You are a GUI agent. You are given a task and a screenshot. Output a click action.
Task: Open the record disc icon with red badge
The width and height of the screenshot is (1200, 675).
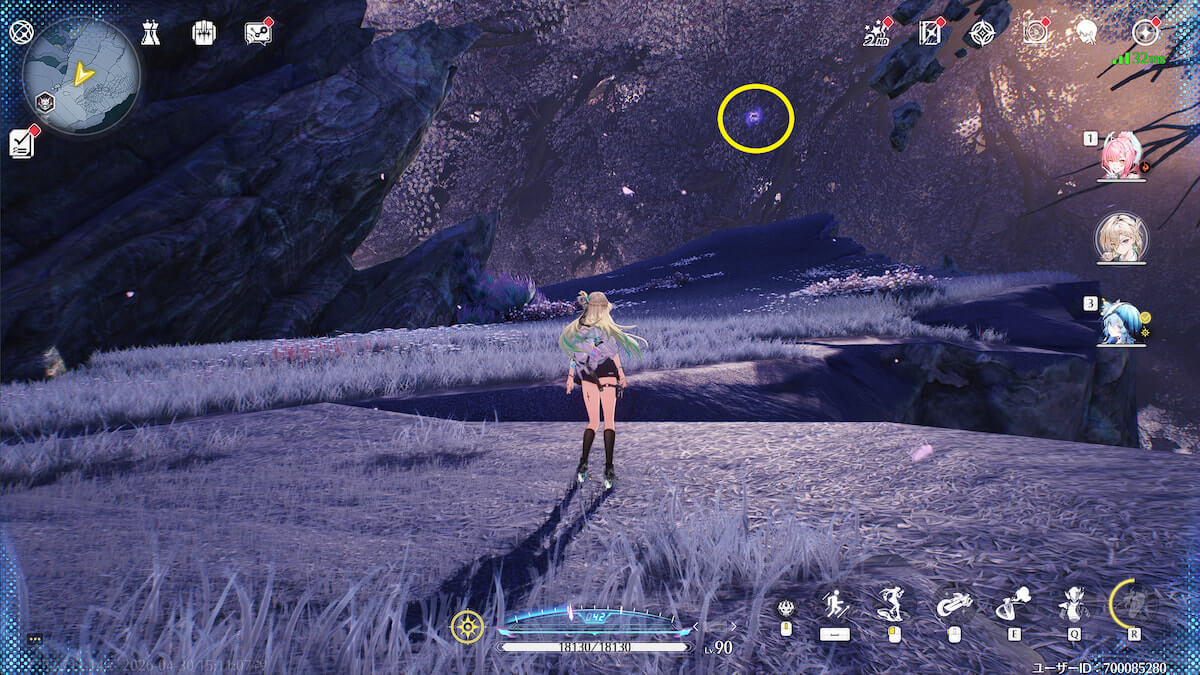coord(1036,33)
